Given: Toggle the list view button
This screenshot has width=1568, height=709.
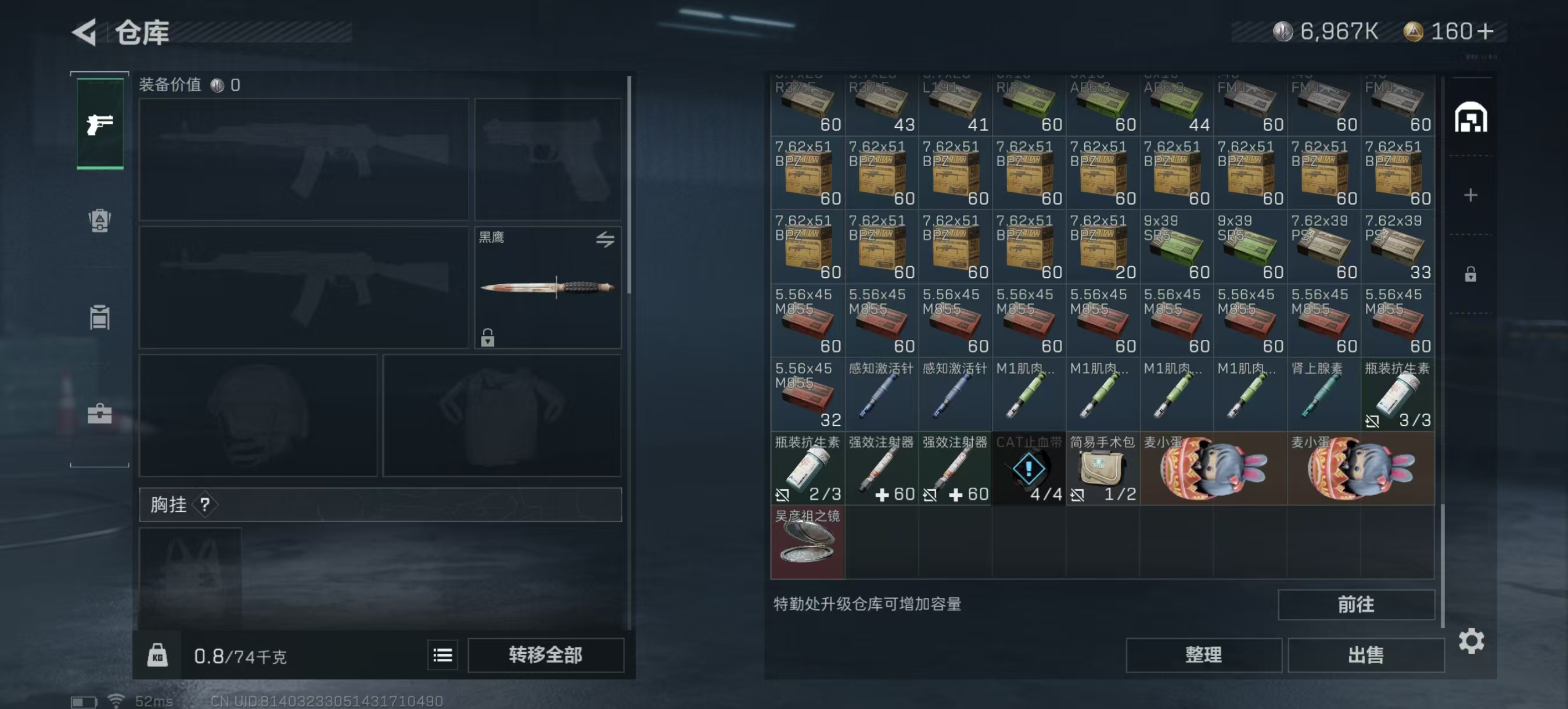Looking at the screenshot, I should pyautogui.click(x=443, y=655).
